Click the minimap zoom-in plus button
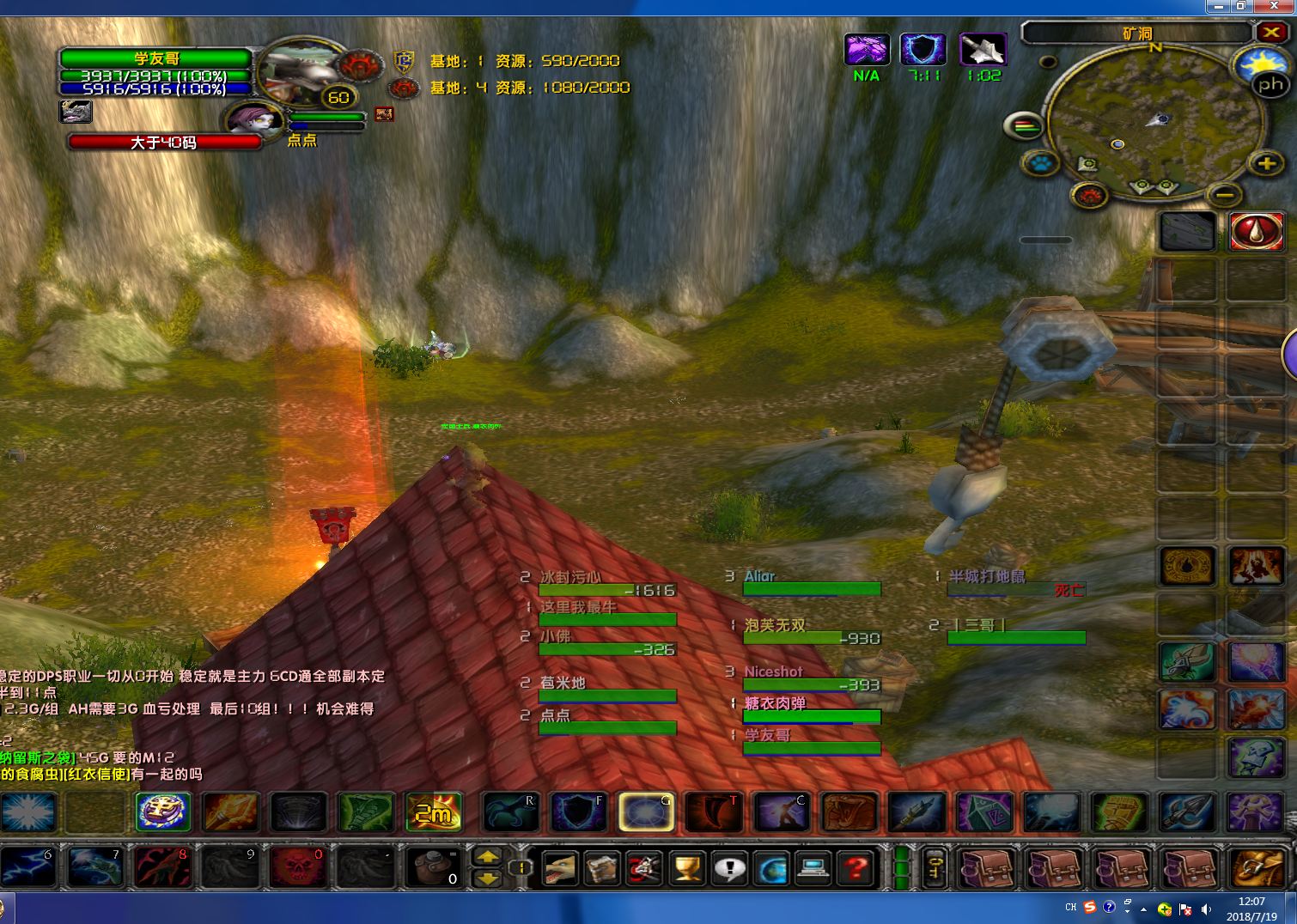Screen dimensions: 1297x924 (x=1266, y=163)
